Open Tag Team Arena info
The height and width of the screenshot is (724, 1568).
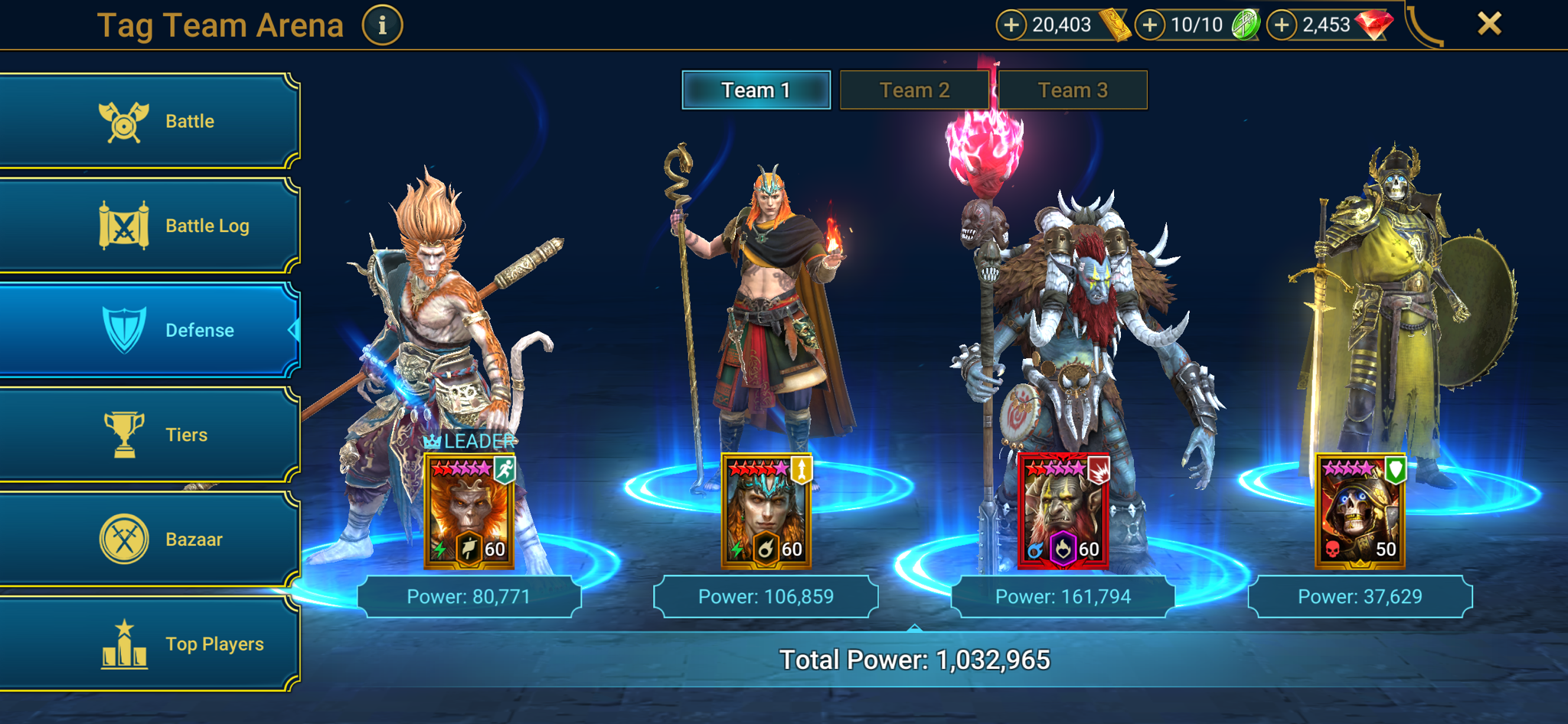click(x=382, y=25)
